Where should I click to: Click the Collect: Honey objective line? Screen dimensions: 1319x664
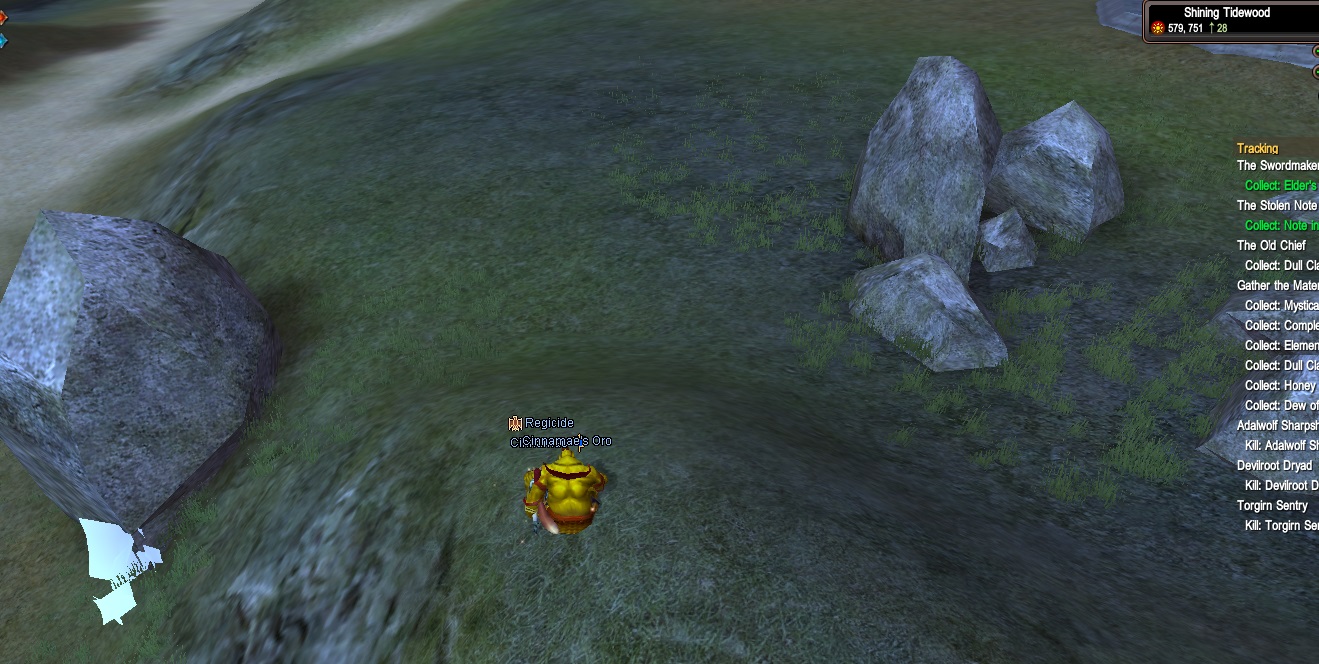pyautogui.click(x=1280, y=386)
